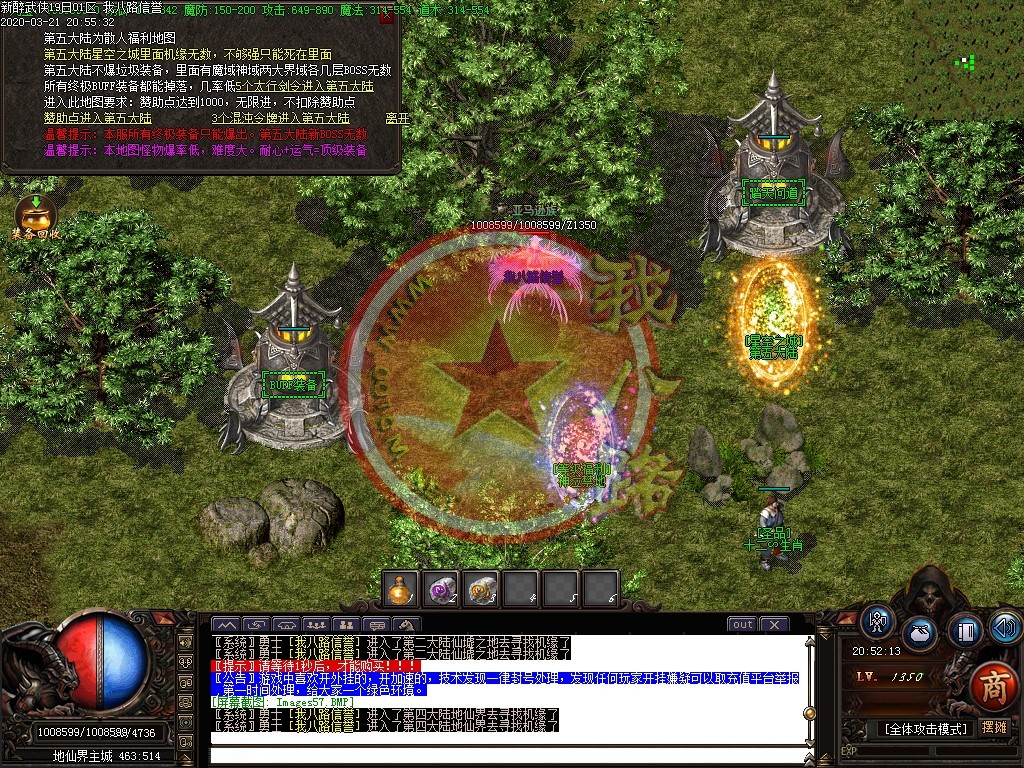Switch the 全体攻击模式 attack mode
Screen dimensions: 1024x768
925,728
